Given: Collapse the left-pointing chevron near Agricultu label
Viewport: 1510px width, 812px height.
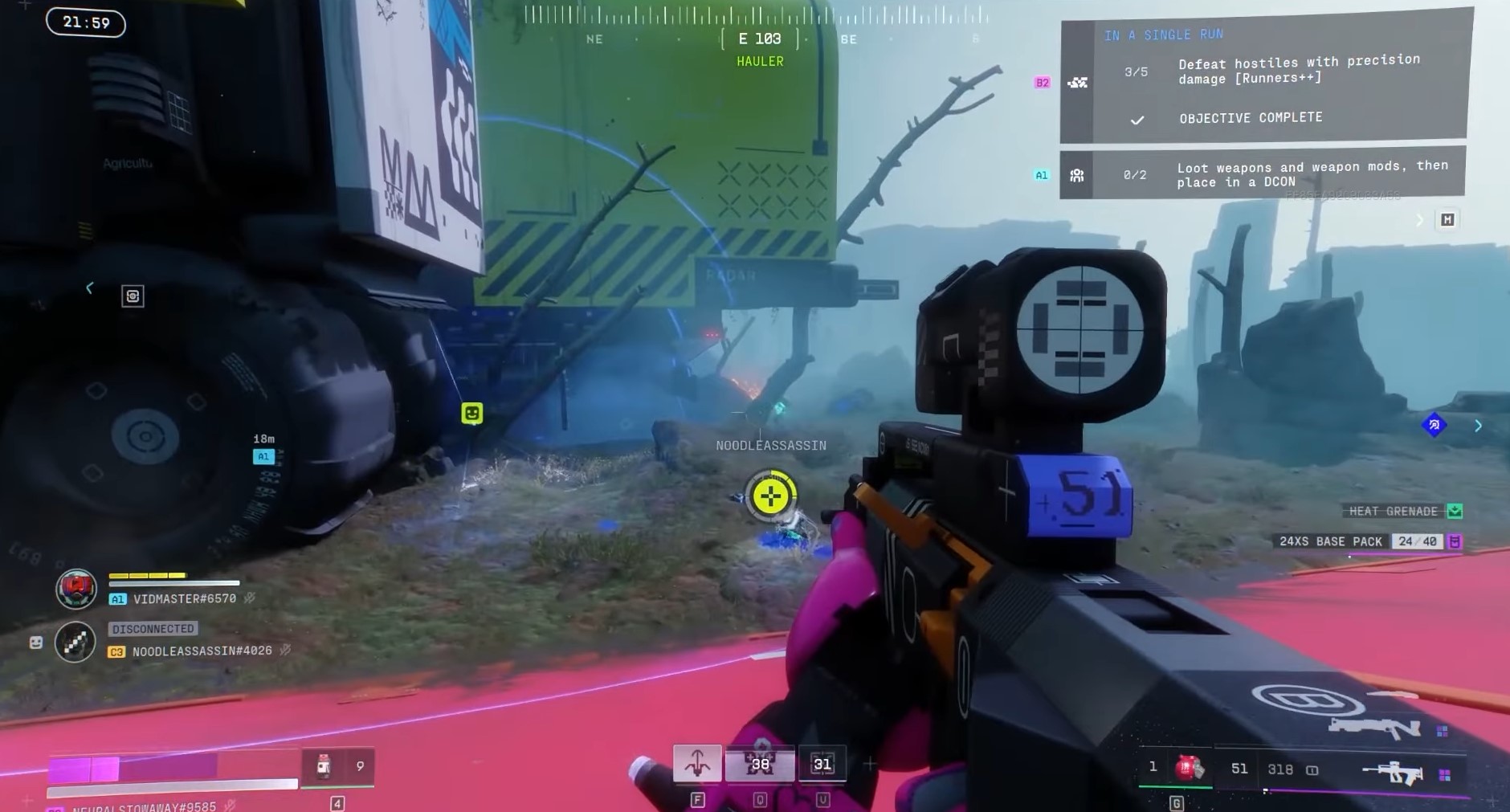Looking at the screenshot, I should (89, 288).
